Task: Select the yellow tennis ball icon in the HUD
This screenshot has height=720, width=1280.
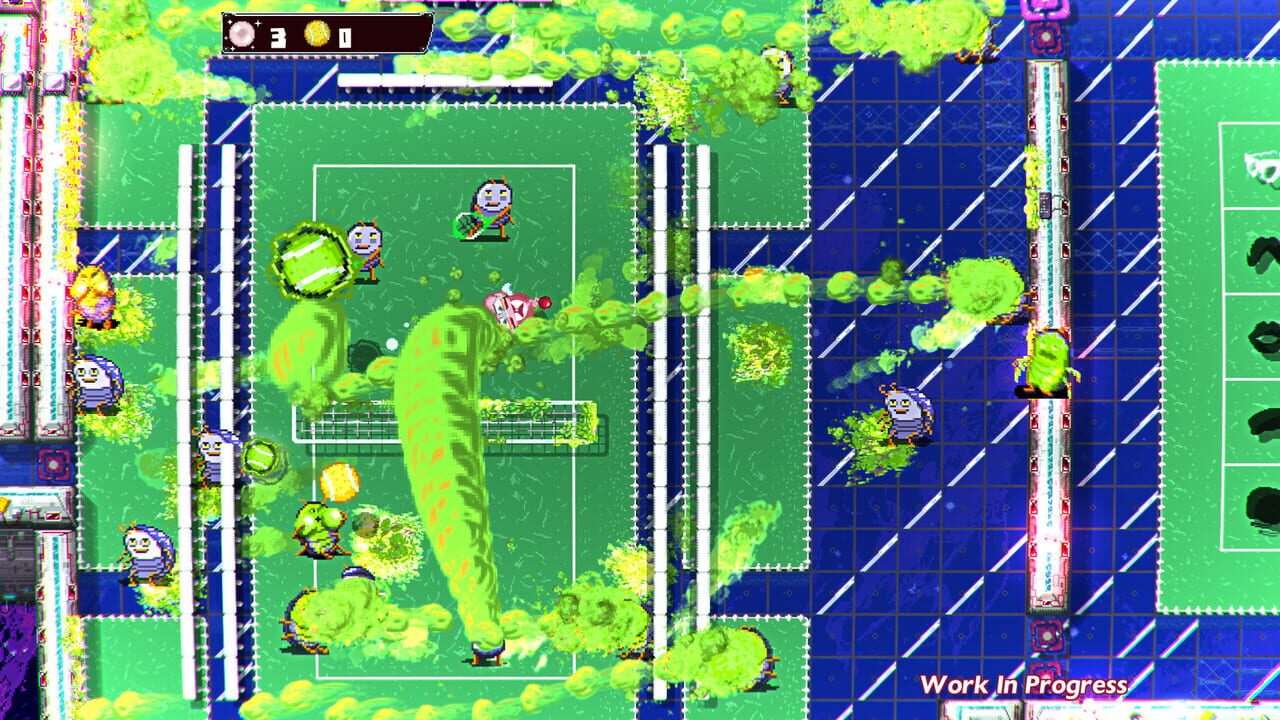Action: (318, 33)
